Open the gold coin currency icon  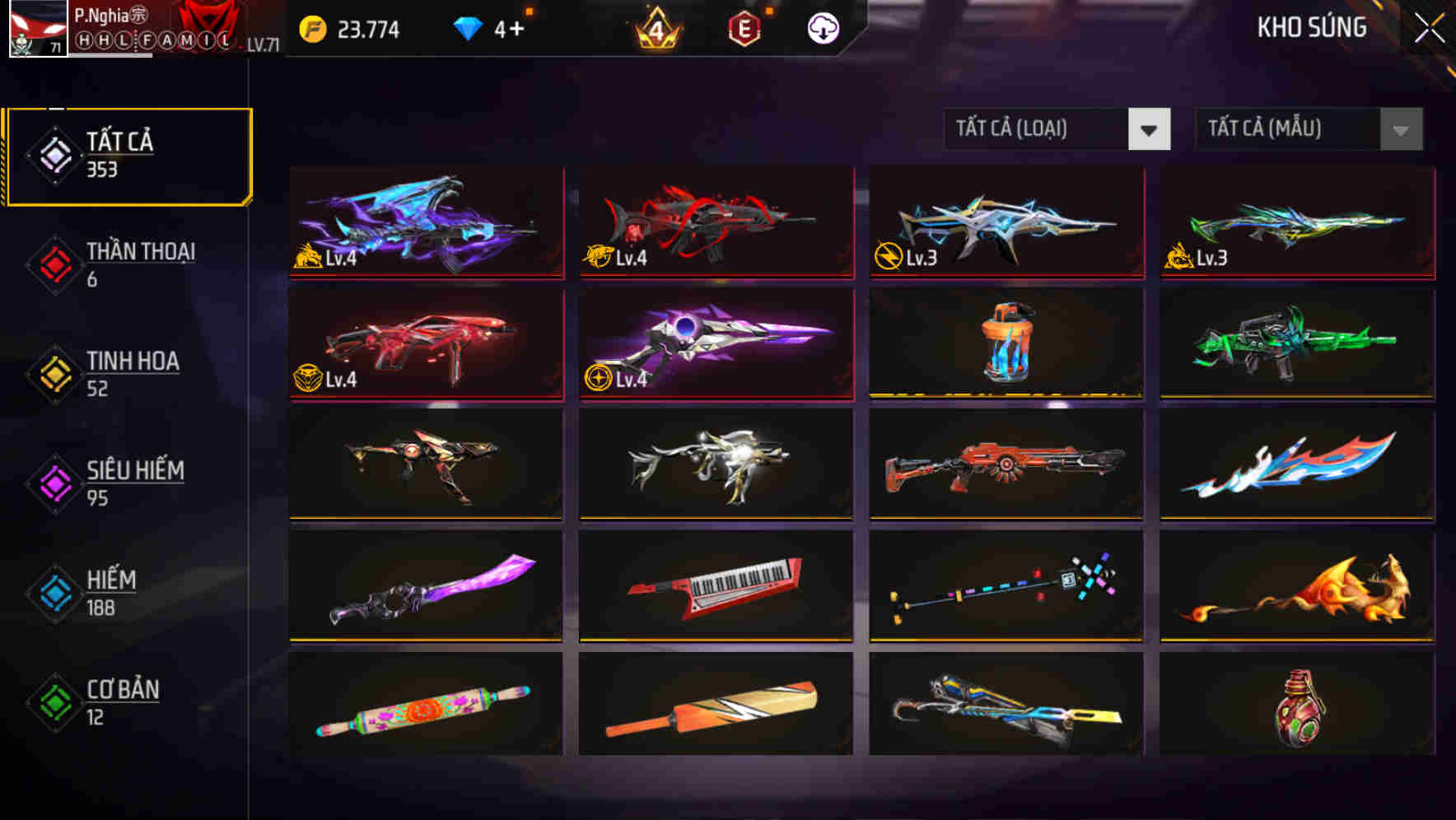coord(311,28)
